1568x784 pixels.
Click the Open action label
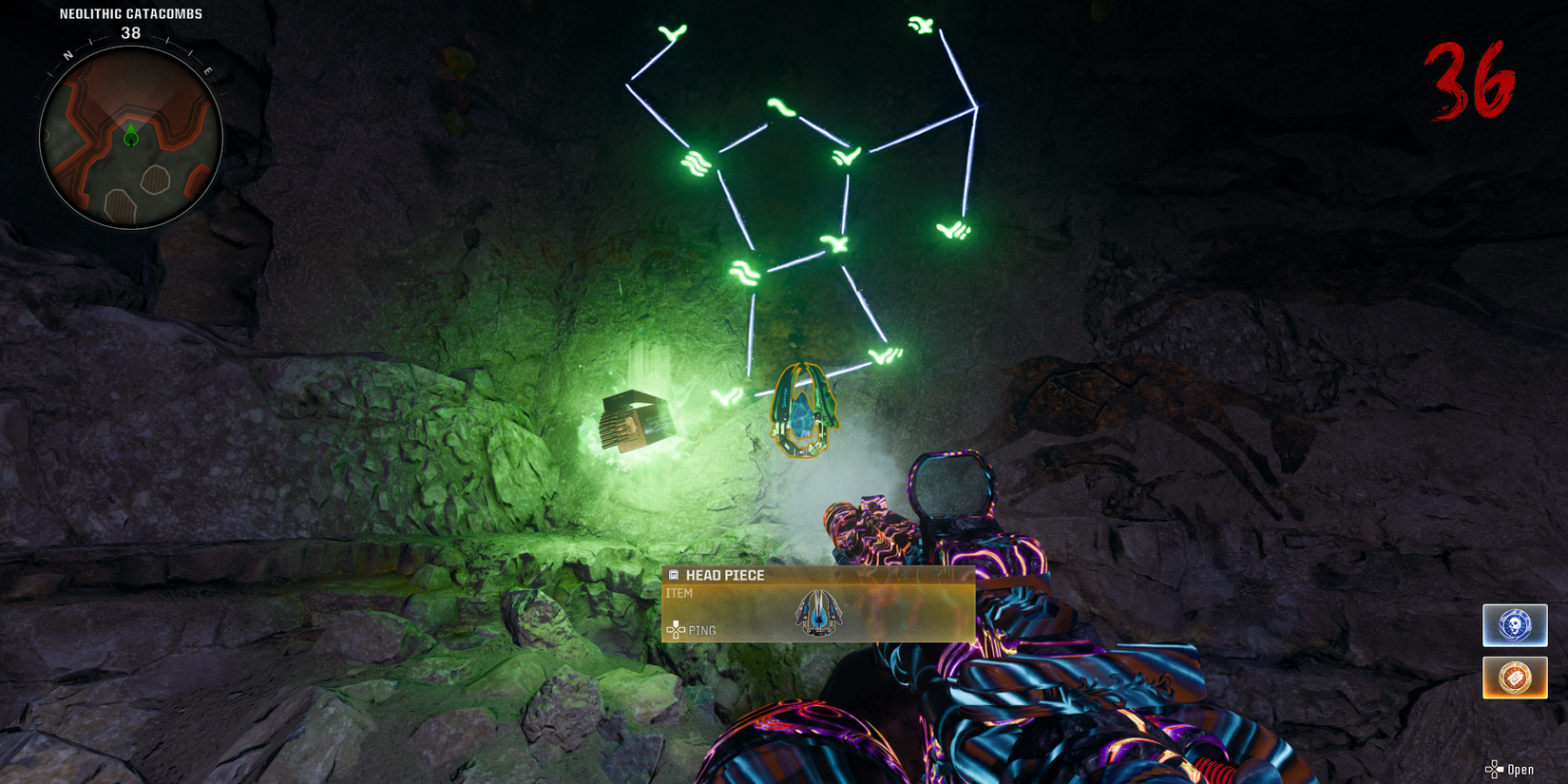pyautogui.click(x=1520, y=769)
